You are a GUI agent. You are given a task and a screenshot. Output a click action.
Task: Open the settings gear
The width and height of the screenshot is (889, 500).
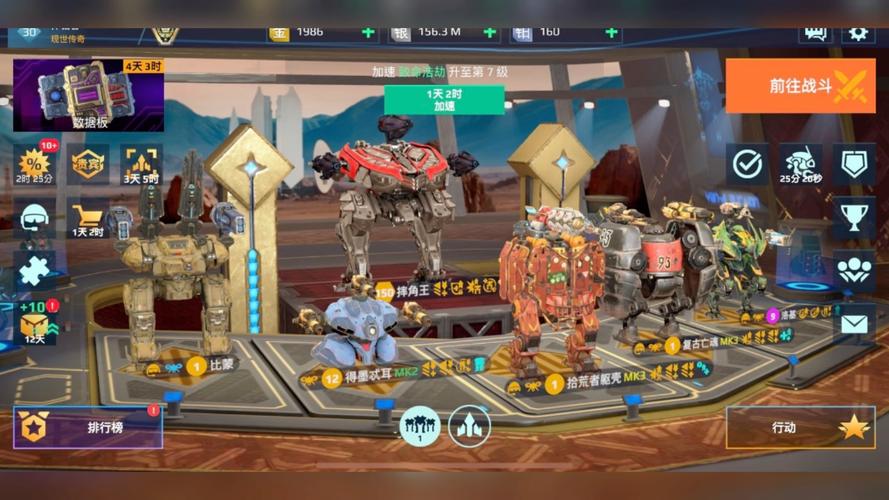[x=857, y=32]
